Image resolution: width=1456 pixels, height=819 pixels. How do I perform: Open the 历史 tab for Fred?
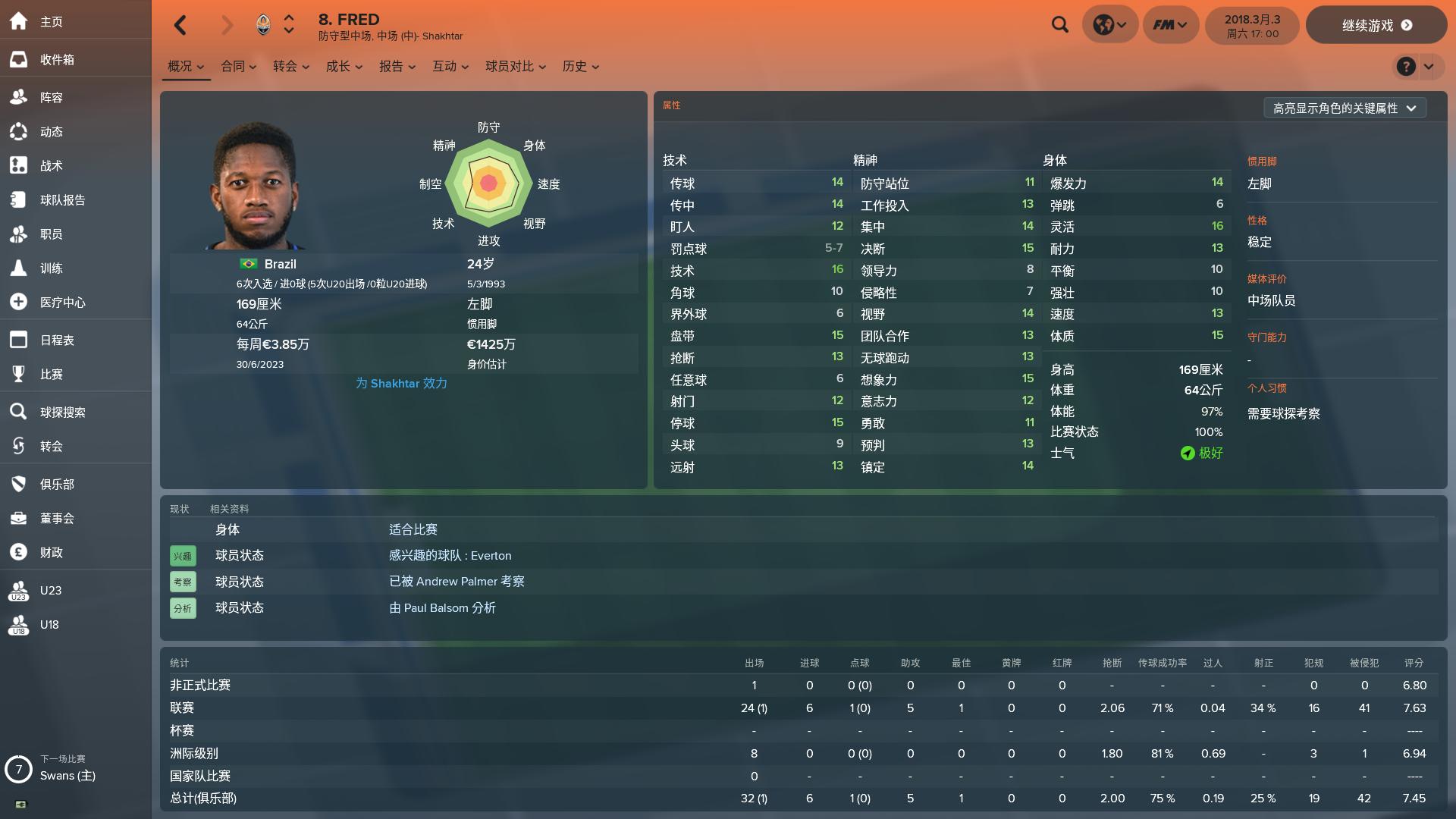(574, 66)
